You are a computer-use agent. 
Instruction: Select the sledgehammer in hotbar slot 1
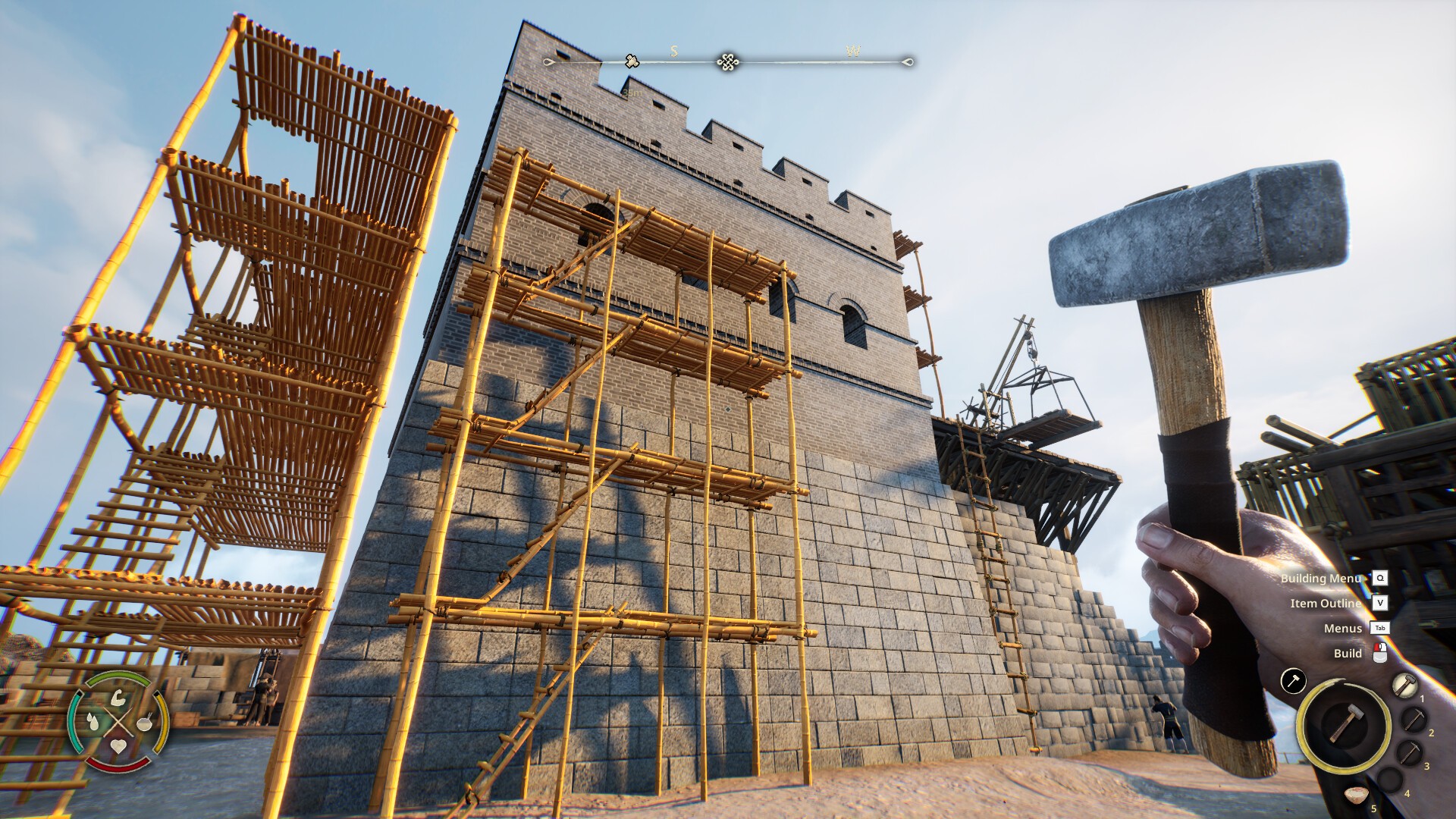(x=1404, y=685)
